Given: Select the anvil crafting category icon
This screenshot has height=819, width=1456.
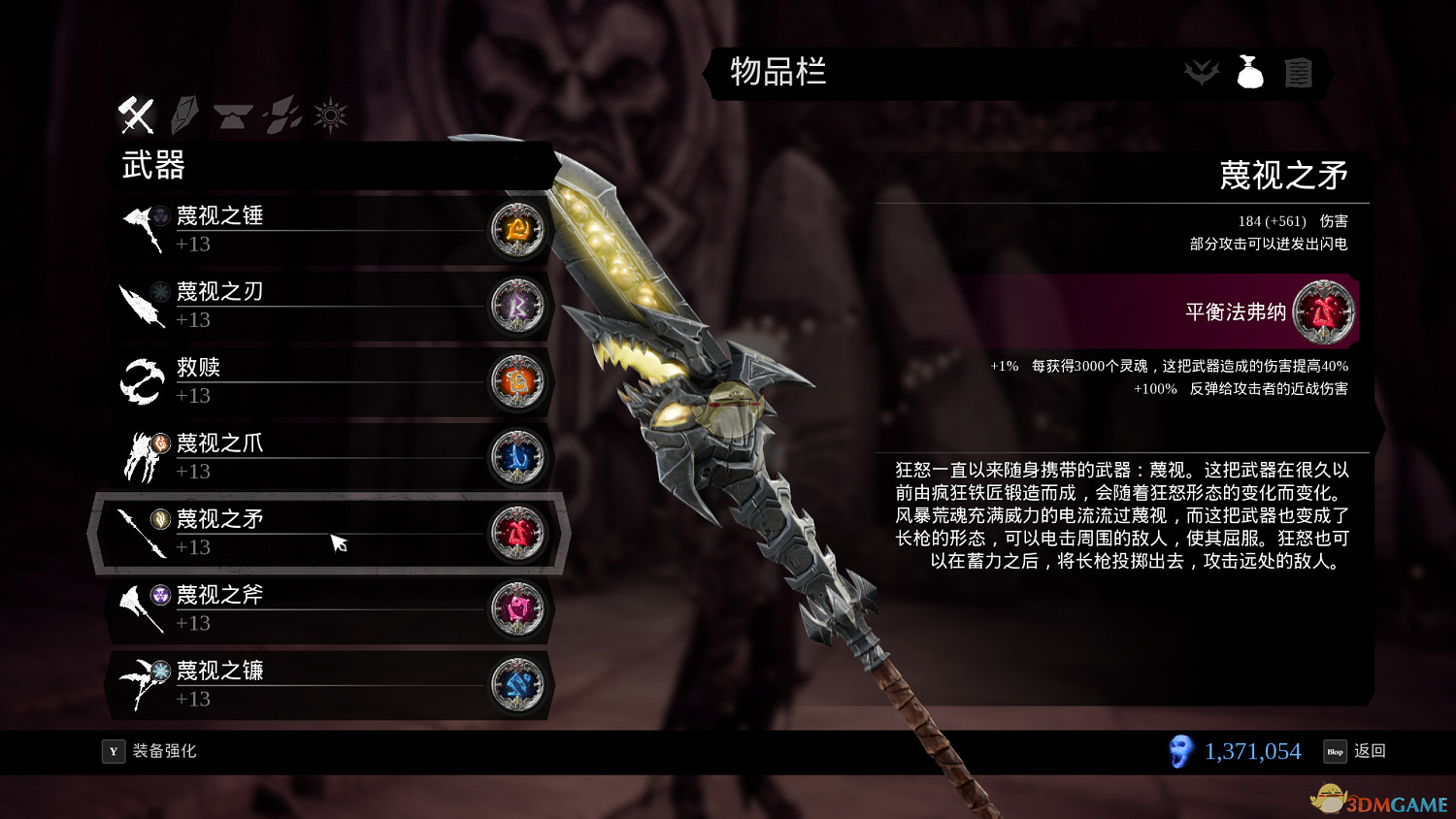Looking at the screenshot, I should point(233,115).
